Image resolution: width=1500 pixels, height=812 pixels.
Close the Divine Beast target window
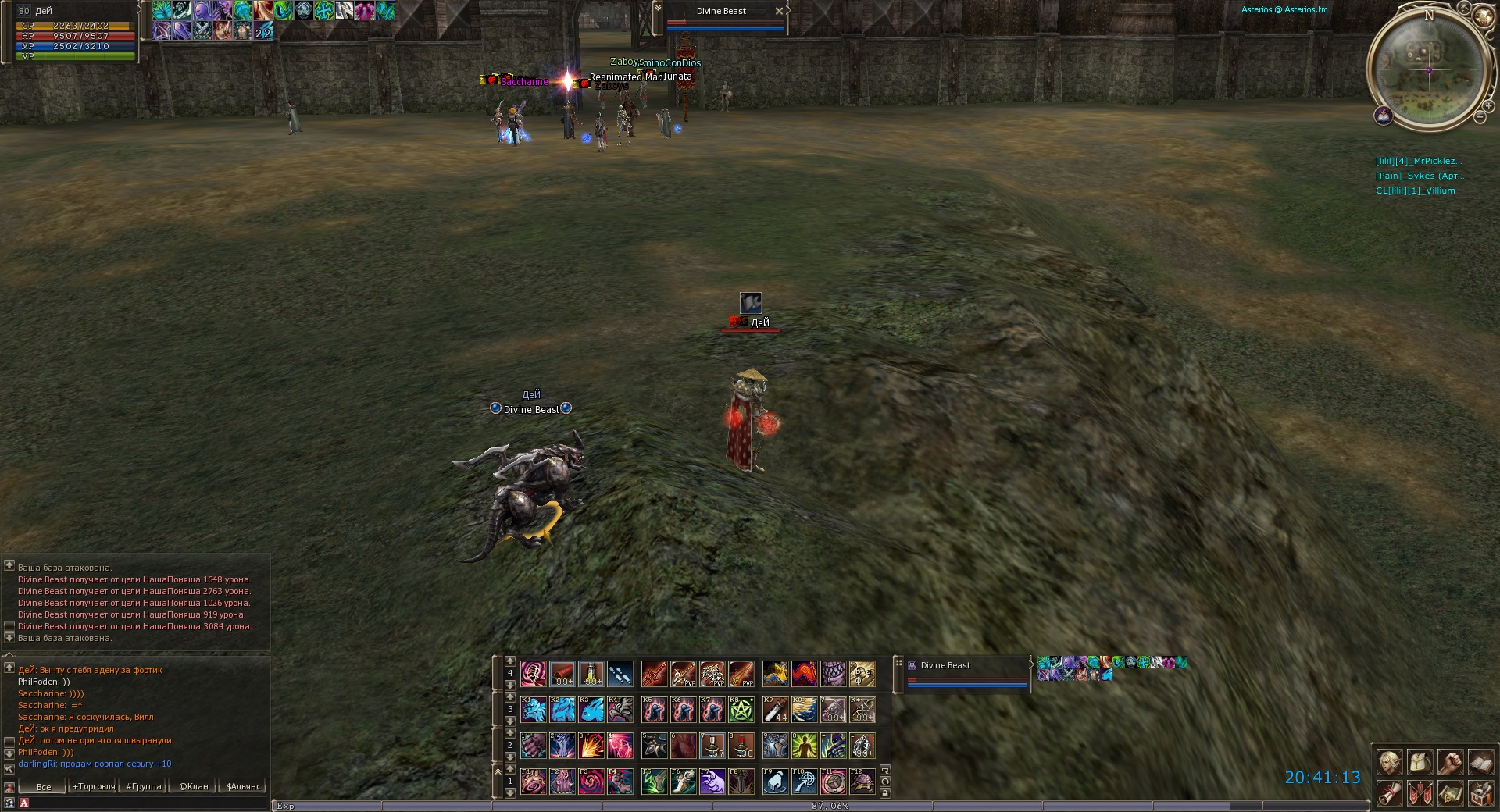click(x=779, y=11)
